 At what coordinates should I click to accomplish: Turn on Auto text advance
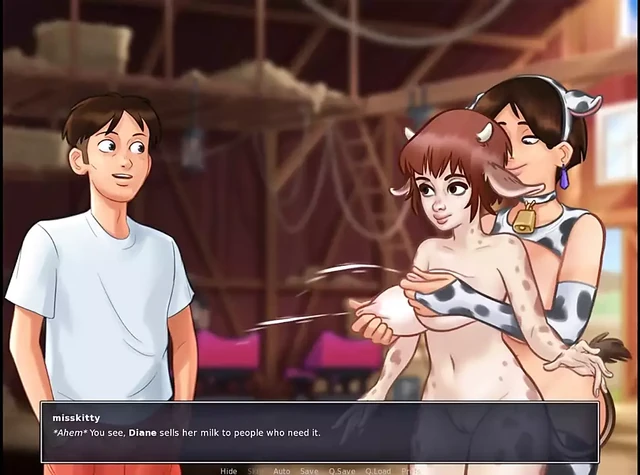pyautogui.click(x=282, y=470)
